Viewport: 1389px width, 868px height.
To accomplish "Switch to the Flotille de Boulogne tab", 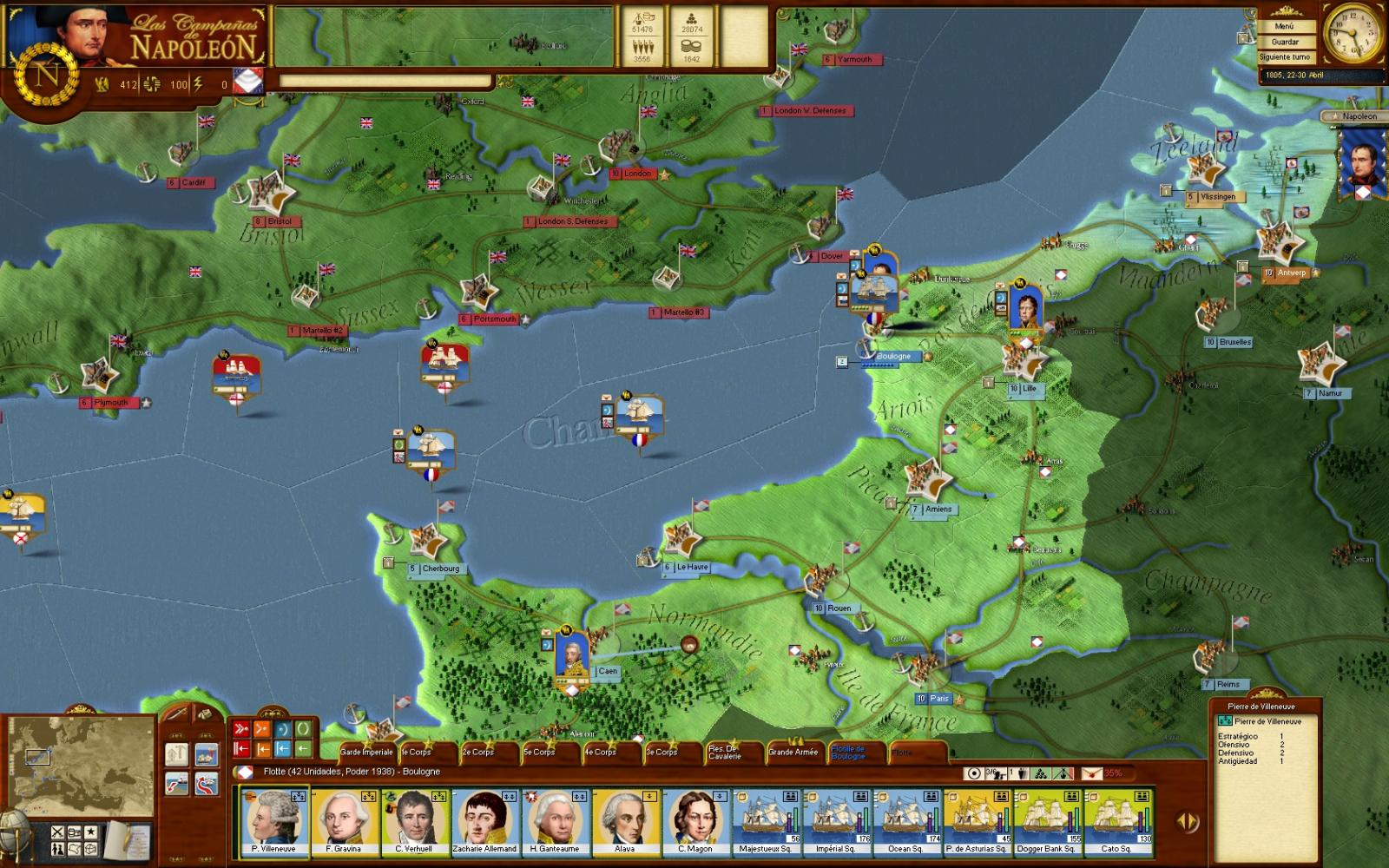I will 848,753.
